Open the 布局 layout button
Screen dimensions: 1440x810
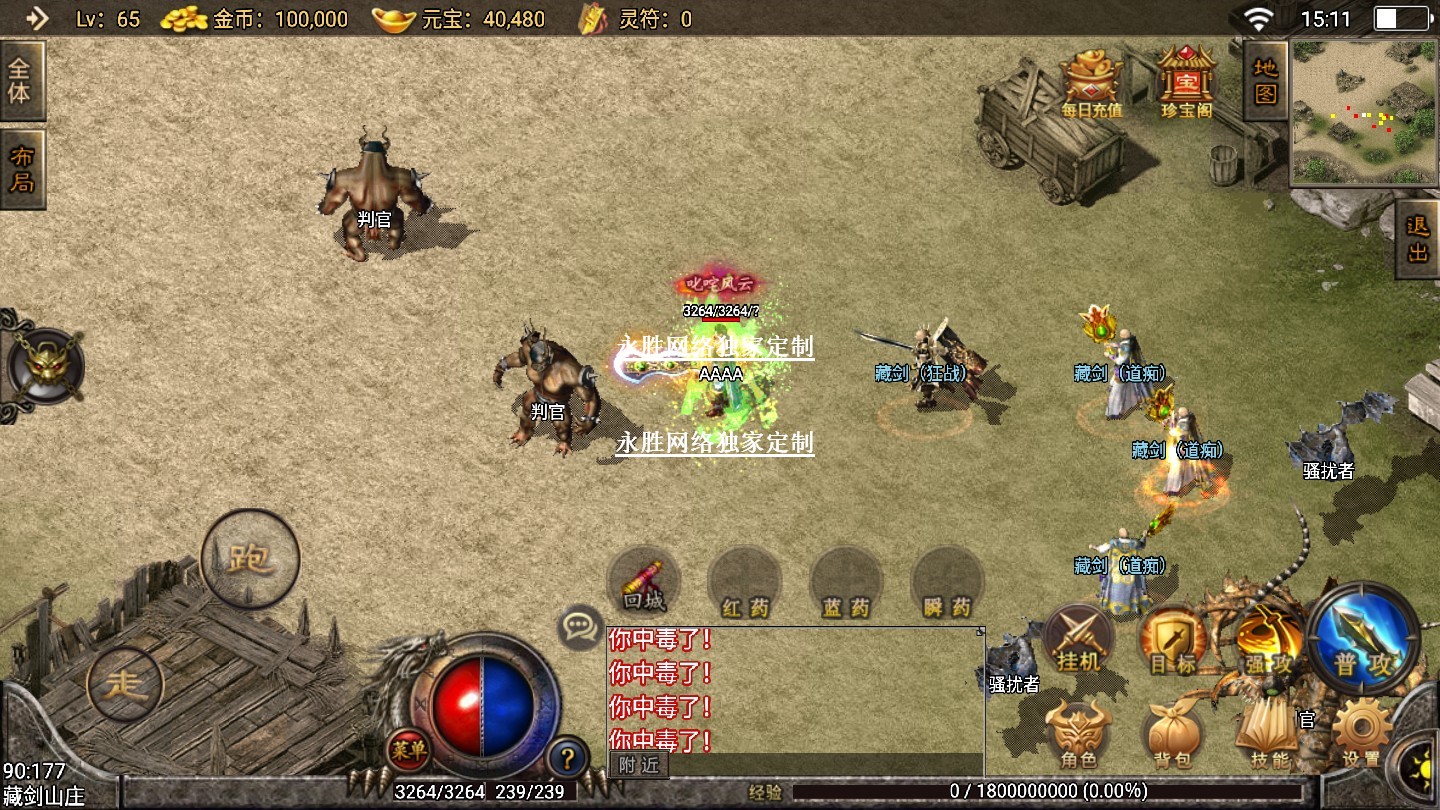(21, 169)
